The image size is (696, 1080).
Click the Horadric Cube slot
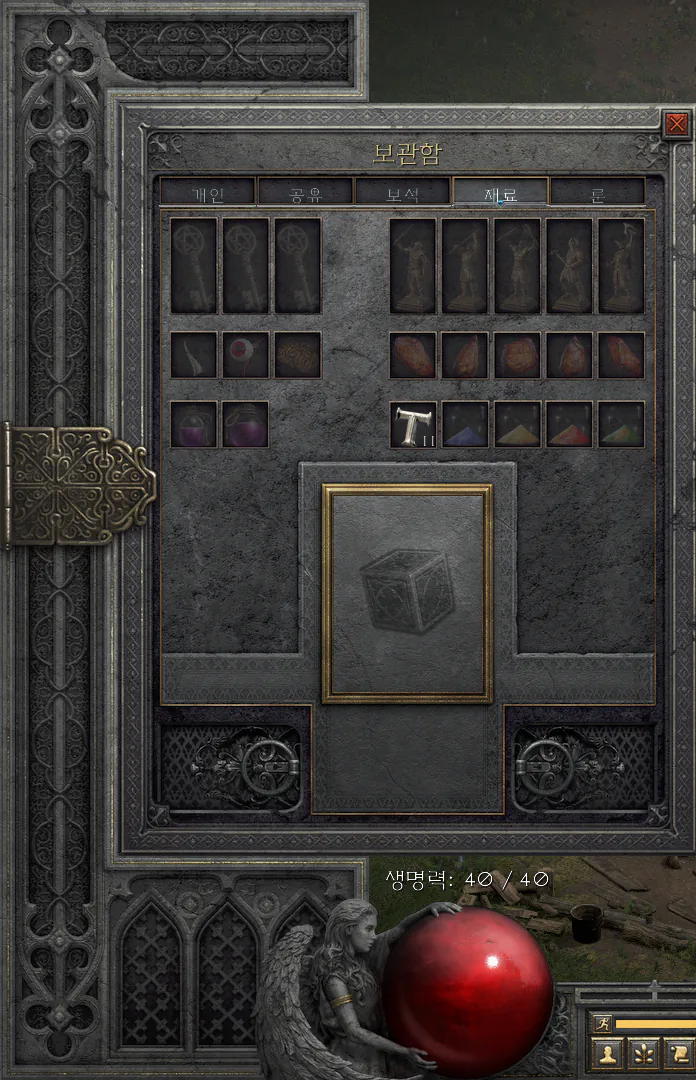pos(406,593)
